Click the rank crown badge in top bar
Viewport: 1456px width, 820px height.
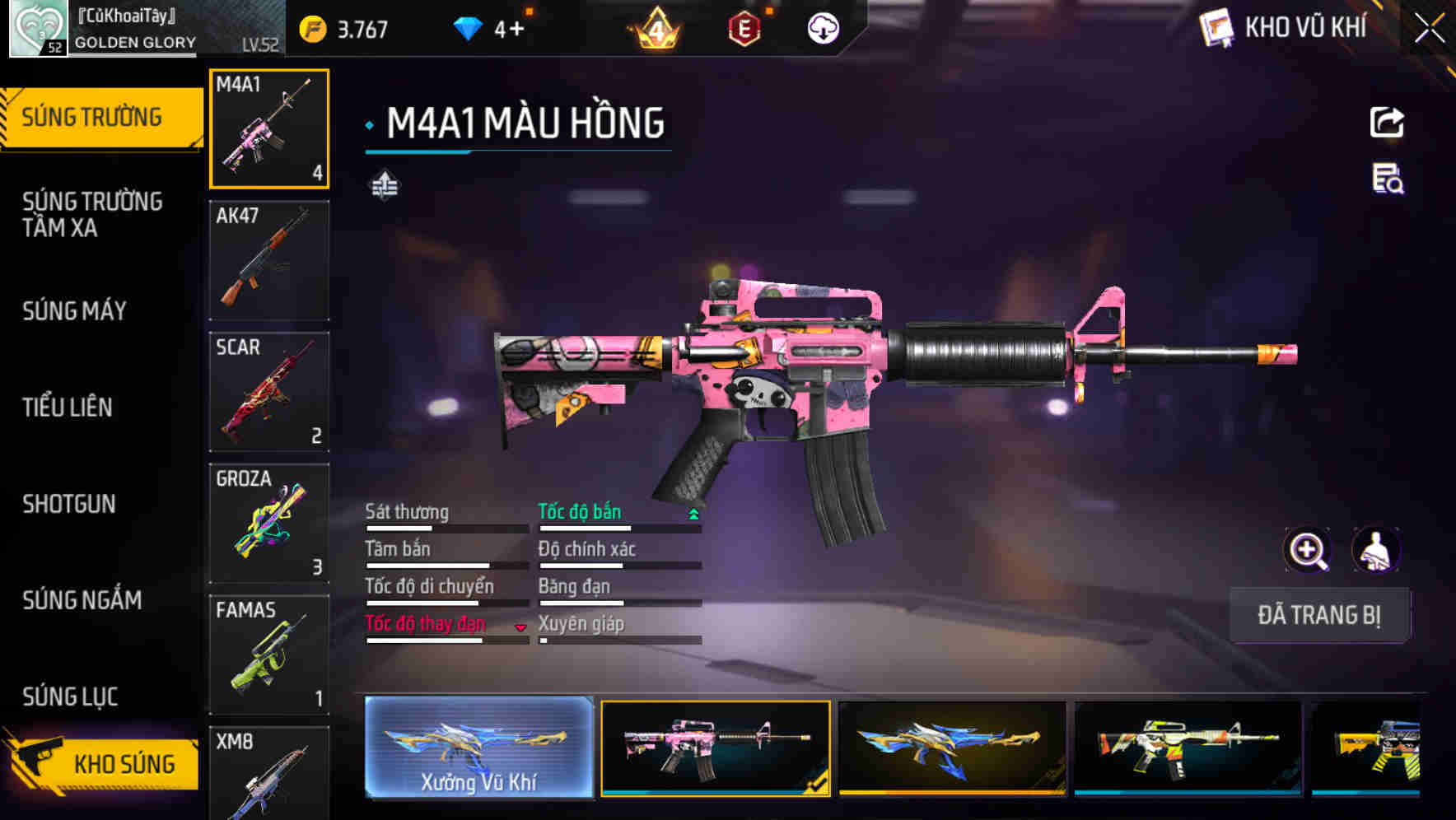(x=656, y=27)
